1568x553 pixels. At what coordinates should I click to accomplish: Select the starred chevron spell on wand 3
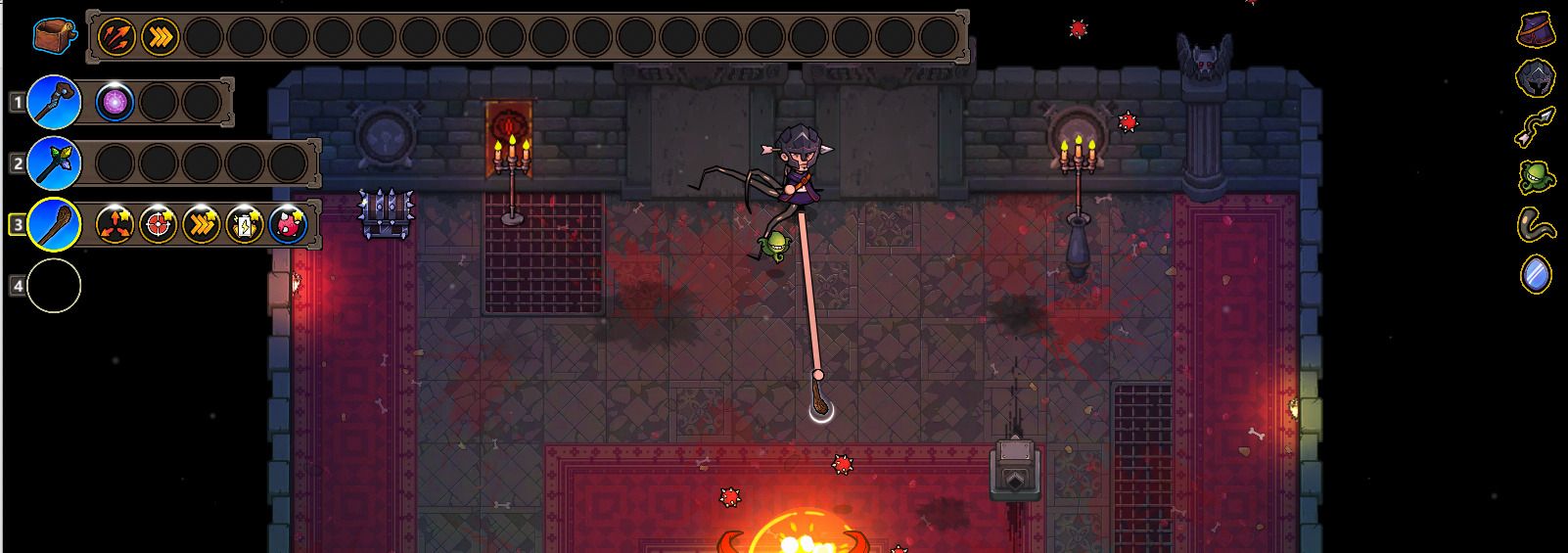202,225
